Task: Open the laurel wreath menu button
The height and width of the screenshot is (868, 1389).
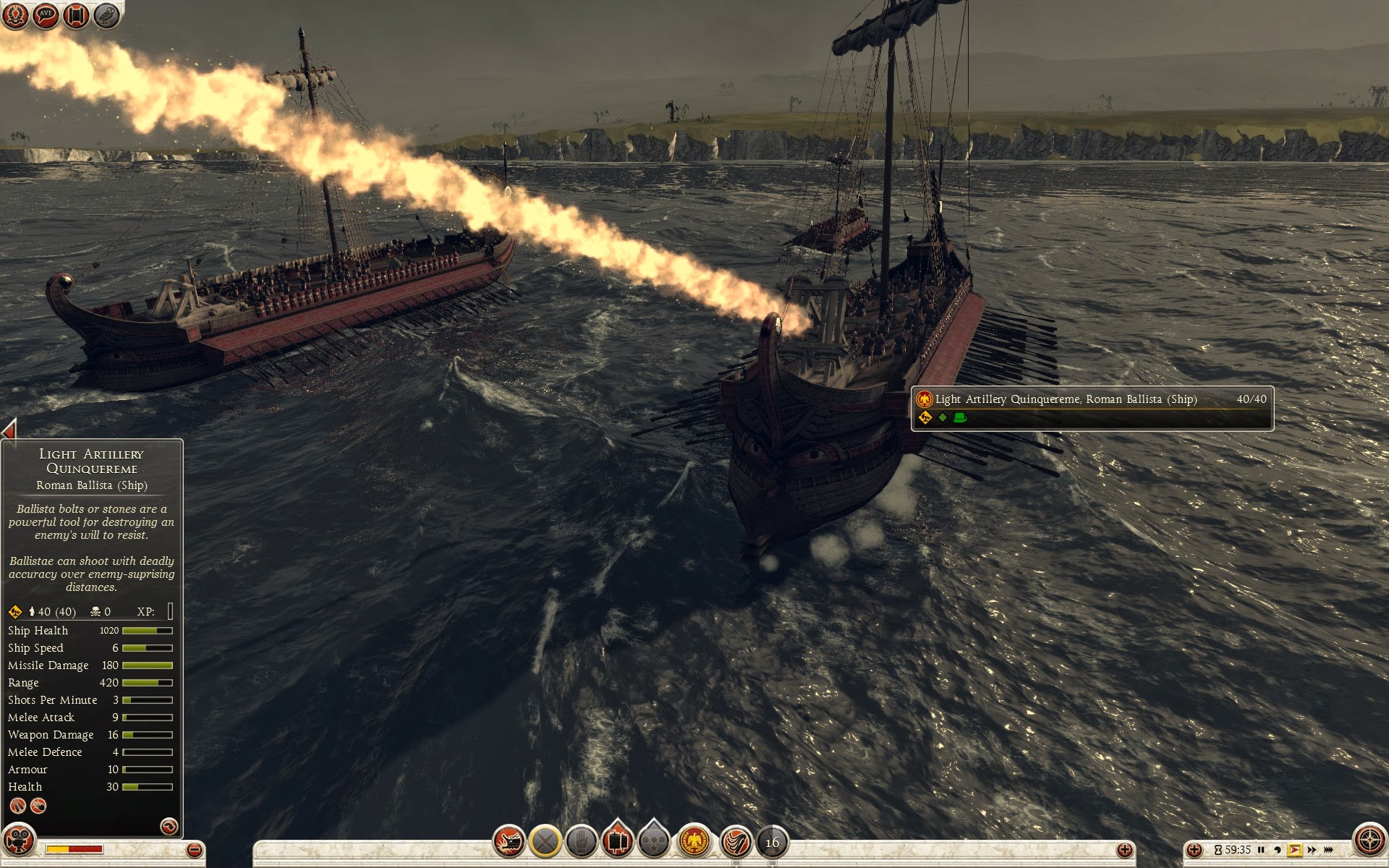Action: coord(15,15)
